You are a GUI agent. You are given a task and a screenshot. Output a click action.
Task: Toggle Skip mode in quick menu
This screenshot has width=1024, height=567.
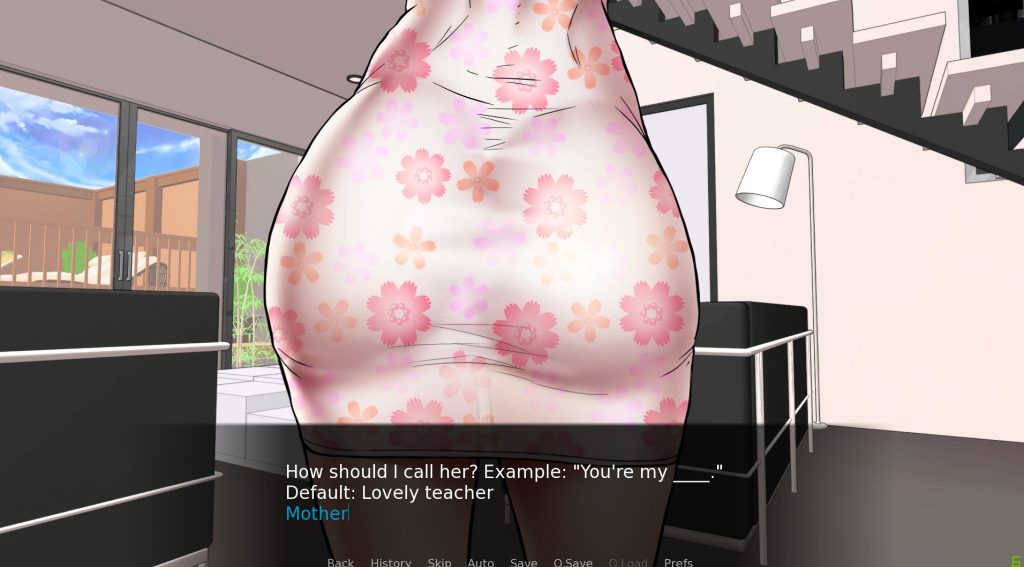[x=439, y=562]
